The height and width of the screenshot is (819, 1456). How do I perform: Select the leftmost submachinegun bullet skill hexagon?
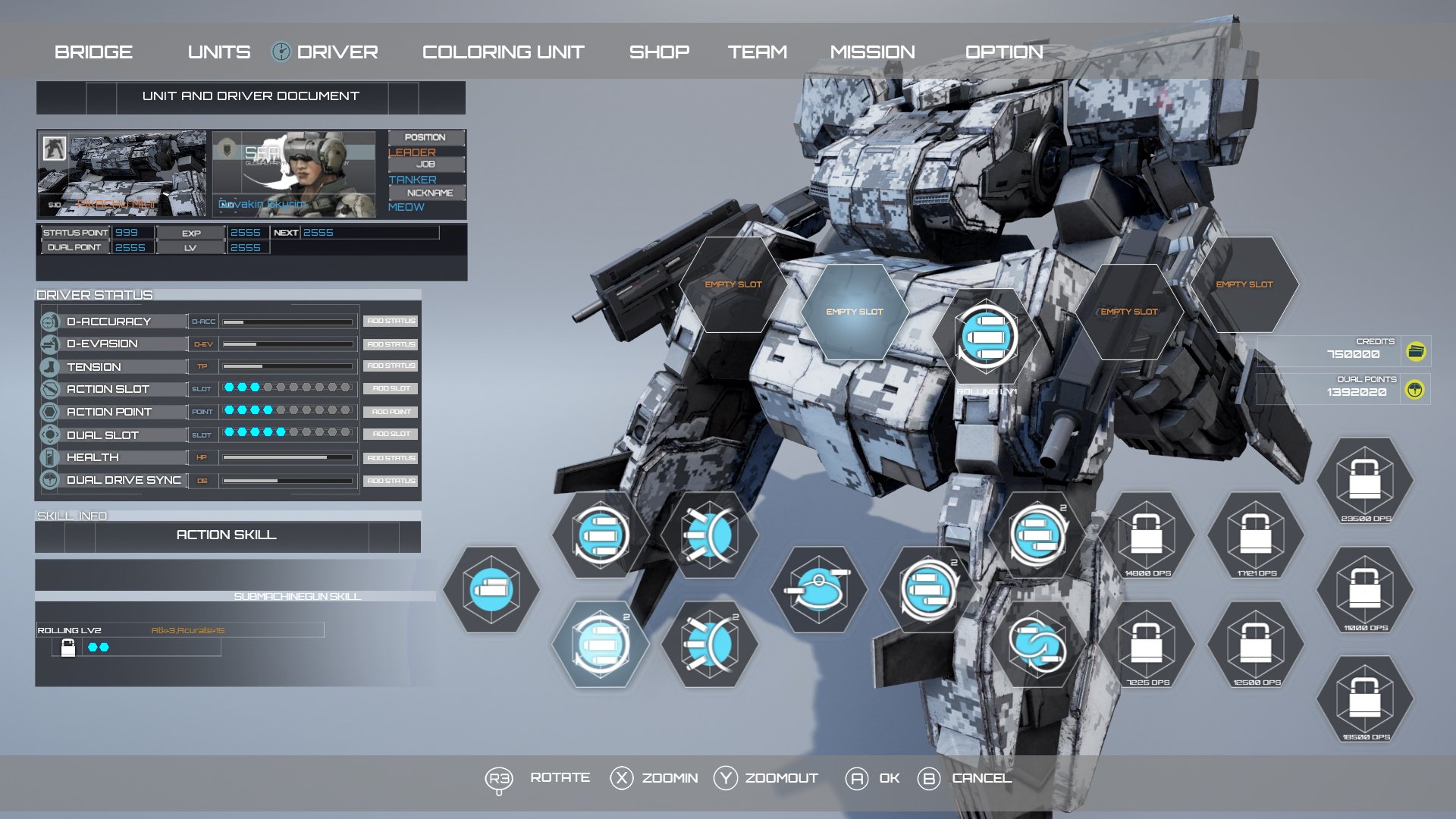(x=490, y=591)
